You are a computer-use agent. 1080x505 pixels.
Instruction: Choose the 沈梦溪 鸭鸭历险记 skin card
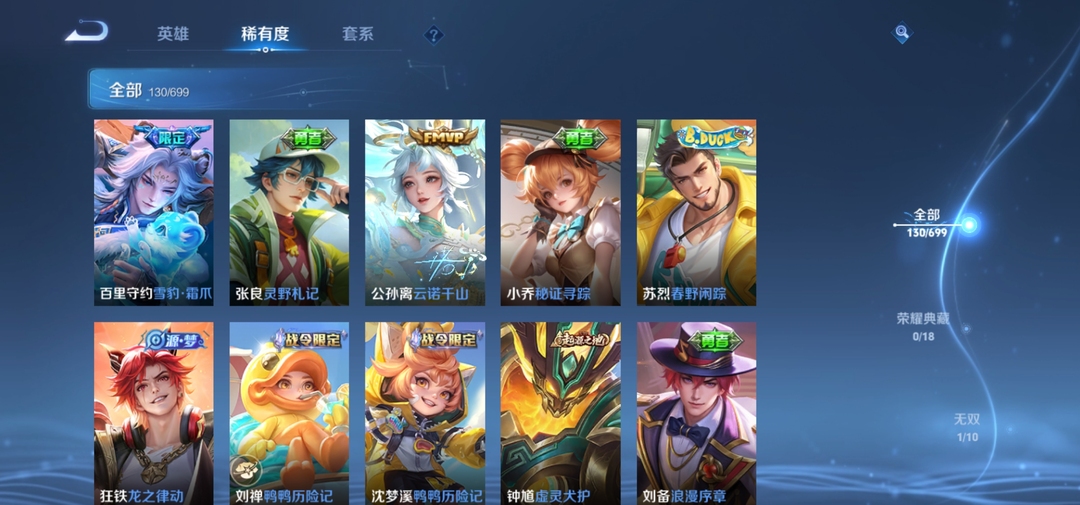(424, 412)
